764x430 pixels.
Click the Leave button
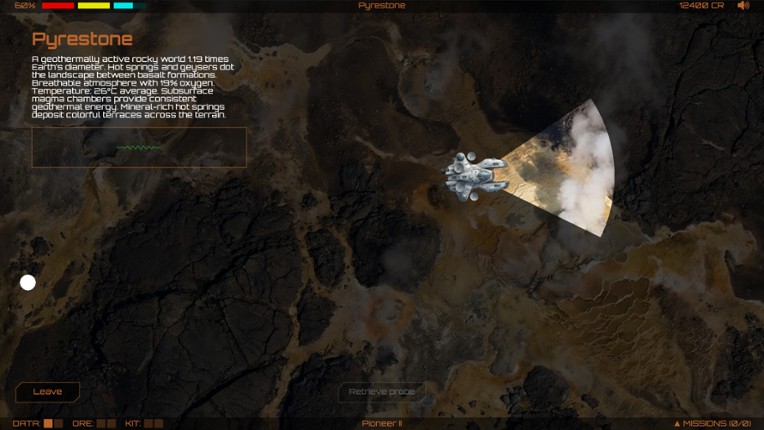(47, 392)
